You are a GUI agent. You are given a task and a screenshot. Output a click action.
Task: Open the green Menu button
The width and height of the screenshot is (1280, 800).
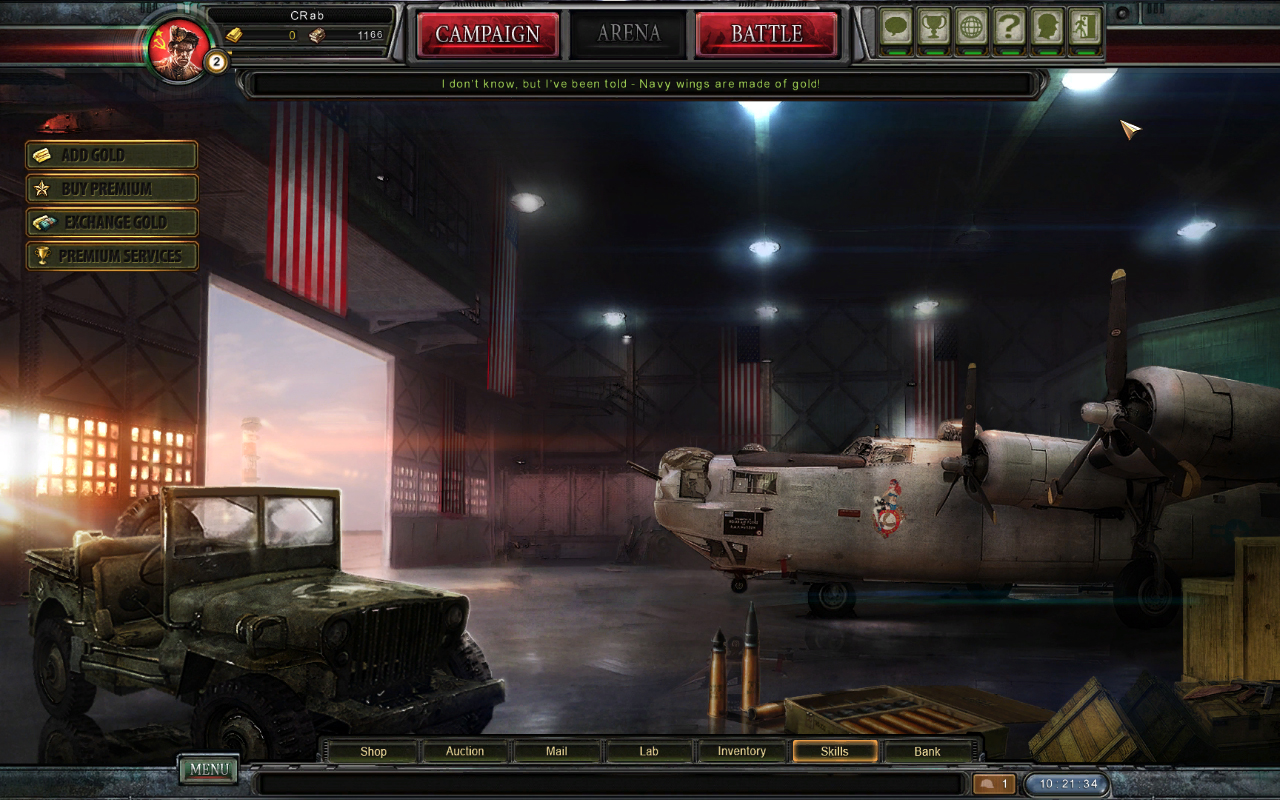[x=209, y=769]
